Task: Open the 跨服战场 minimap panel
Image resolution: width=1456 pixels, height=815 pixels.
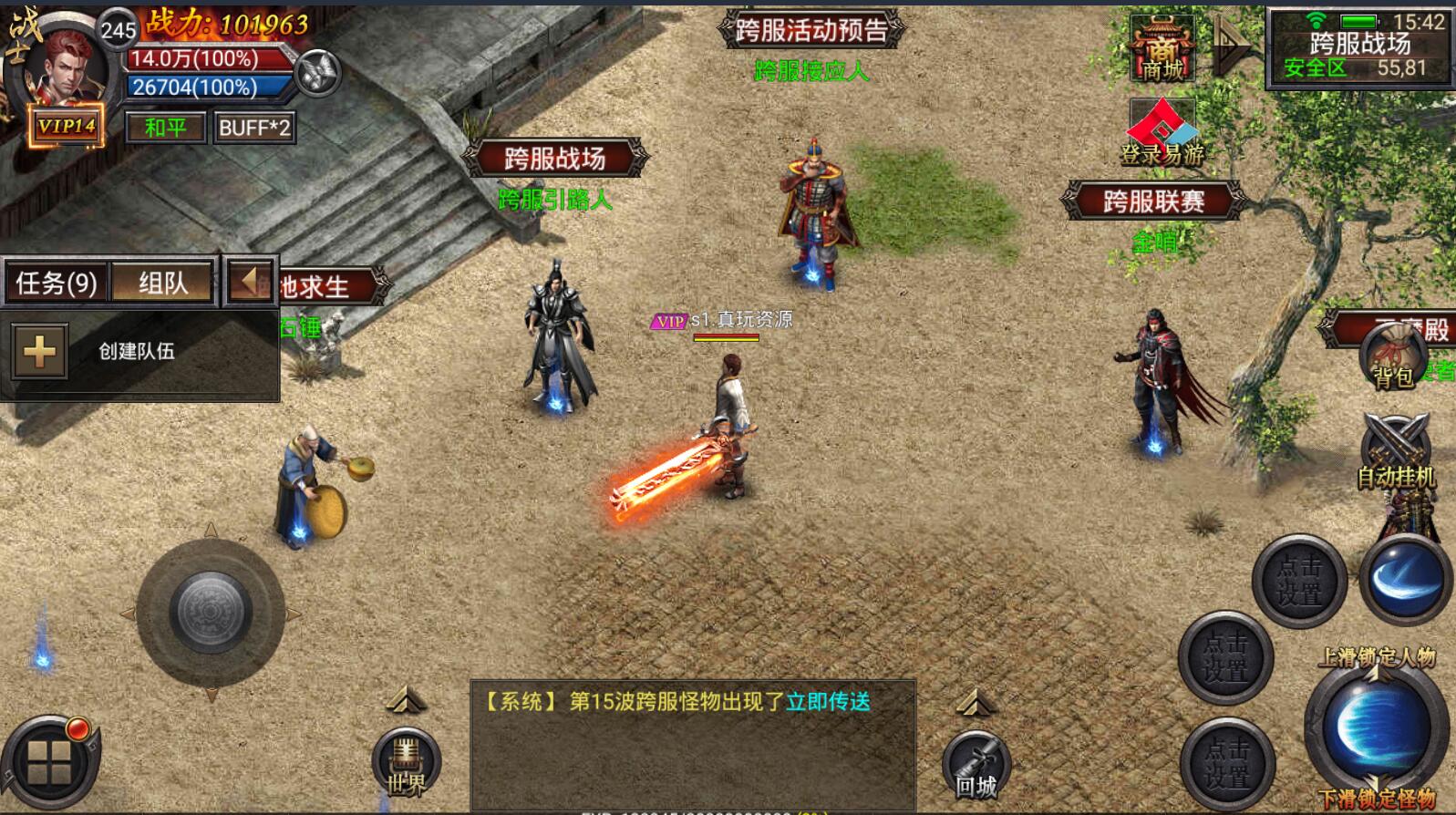Action: click(1359, 48)
